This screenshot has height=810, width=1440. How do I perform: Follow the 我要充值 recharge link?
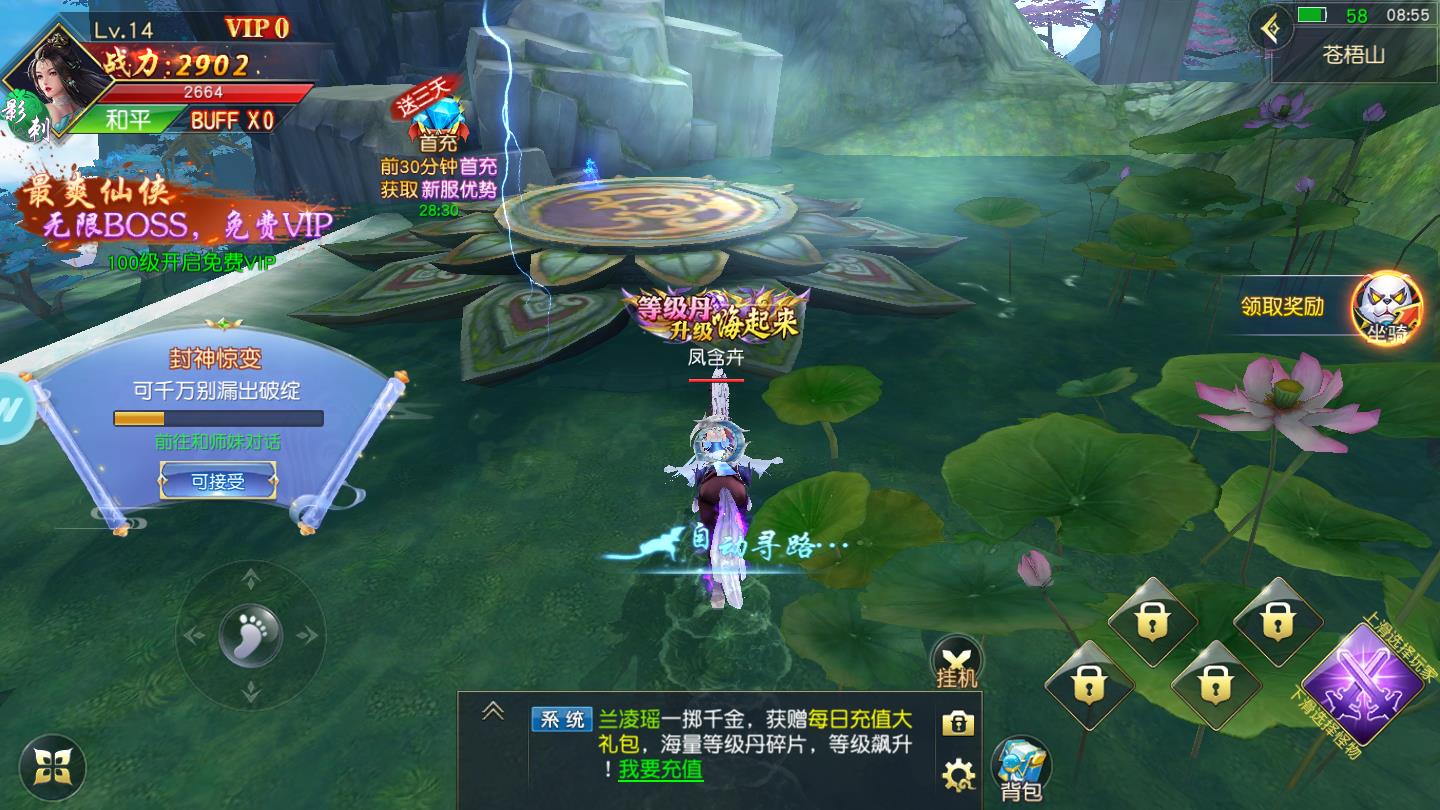point(660,770)
